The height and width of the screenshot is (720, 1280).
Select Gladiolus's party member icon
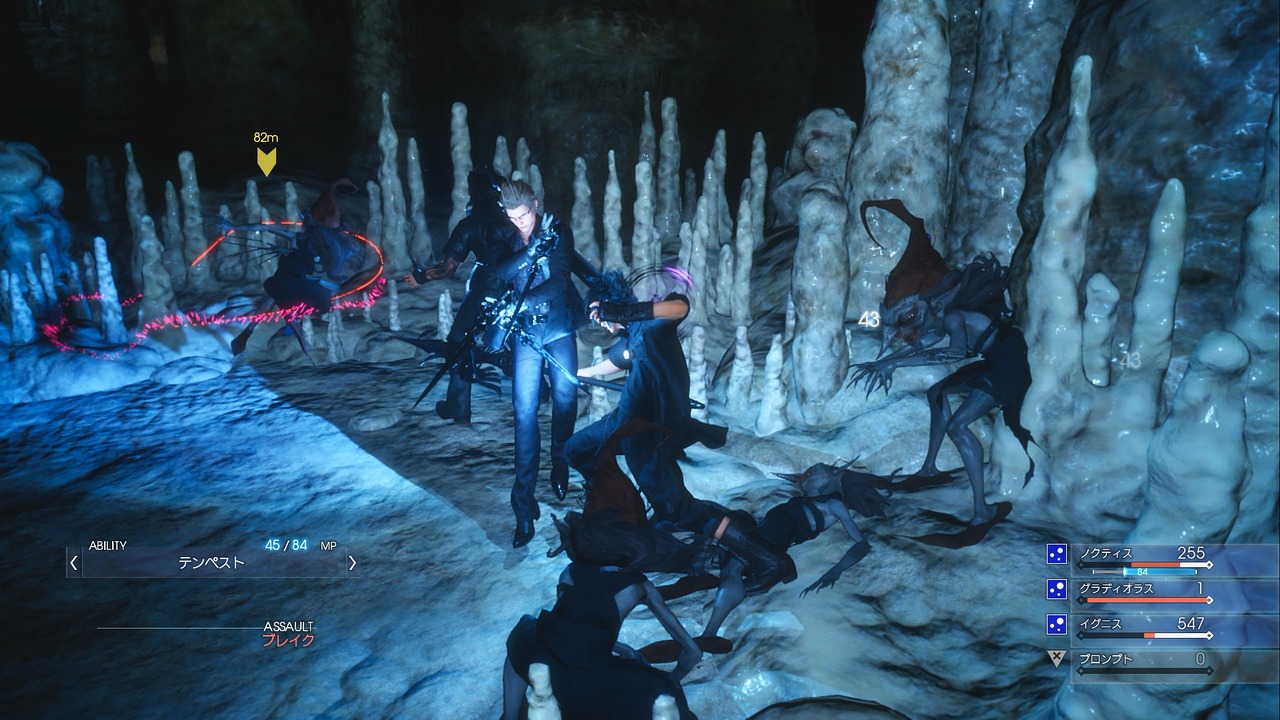coord(1056,588)
